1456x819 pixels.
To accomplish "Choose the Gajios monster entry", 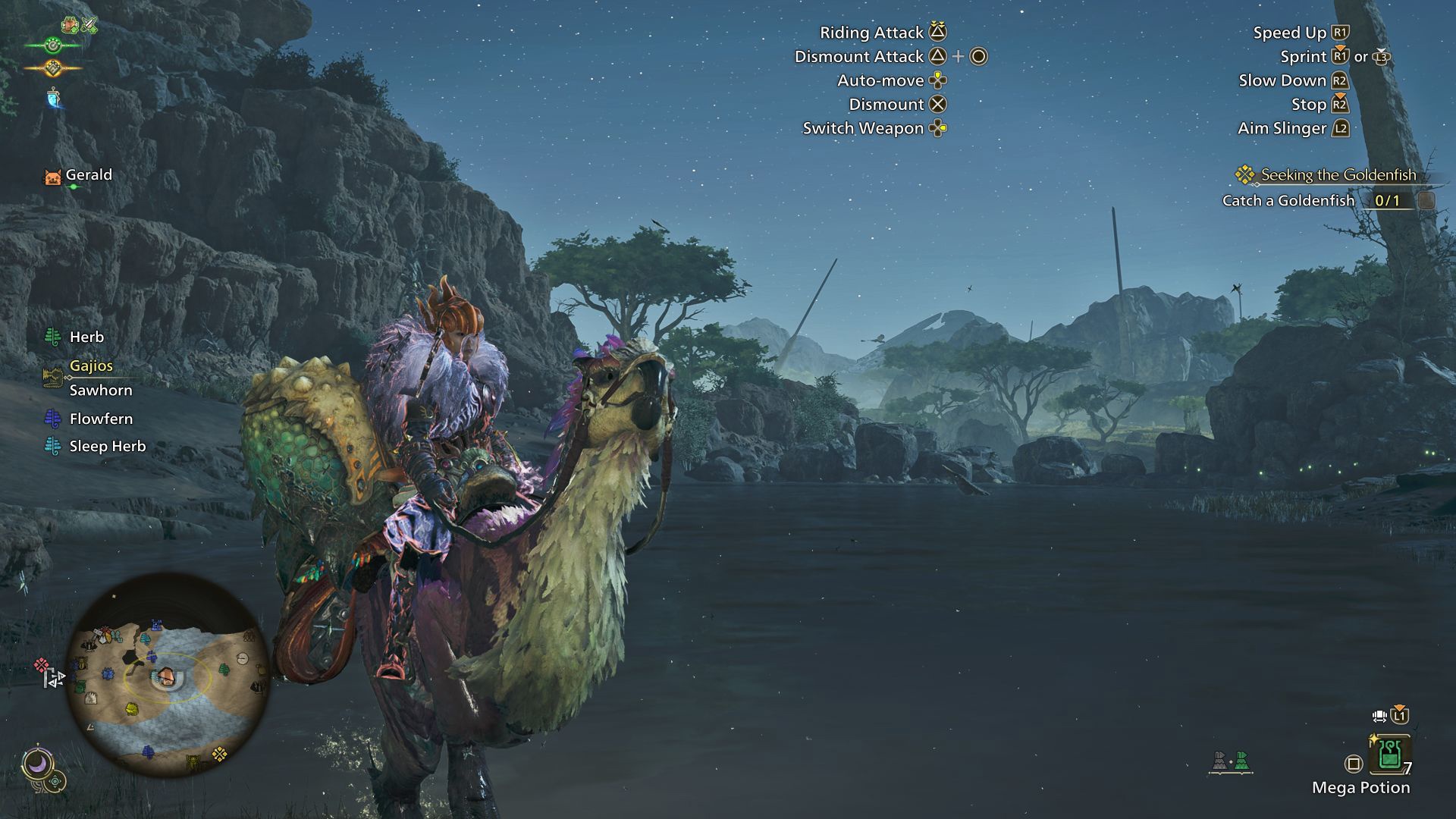I will 91,366.
